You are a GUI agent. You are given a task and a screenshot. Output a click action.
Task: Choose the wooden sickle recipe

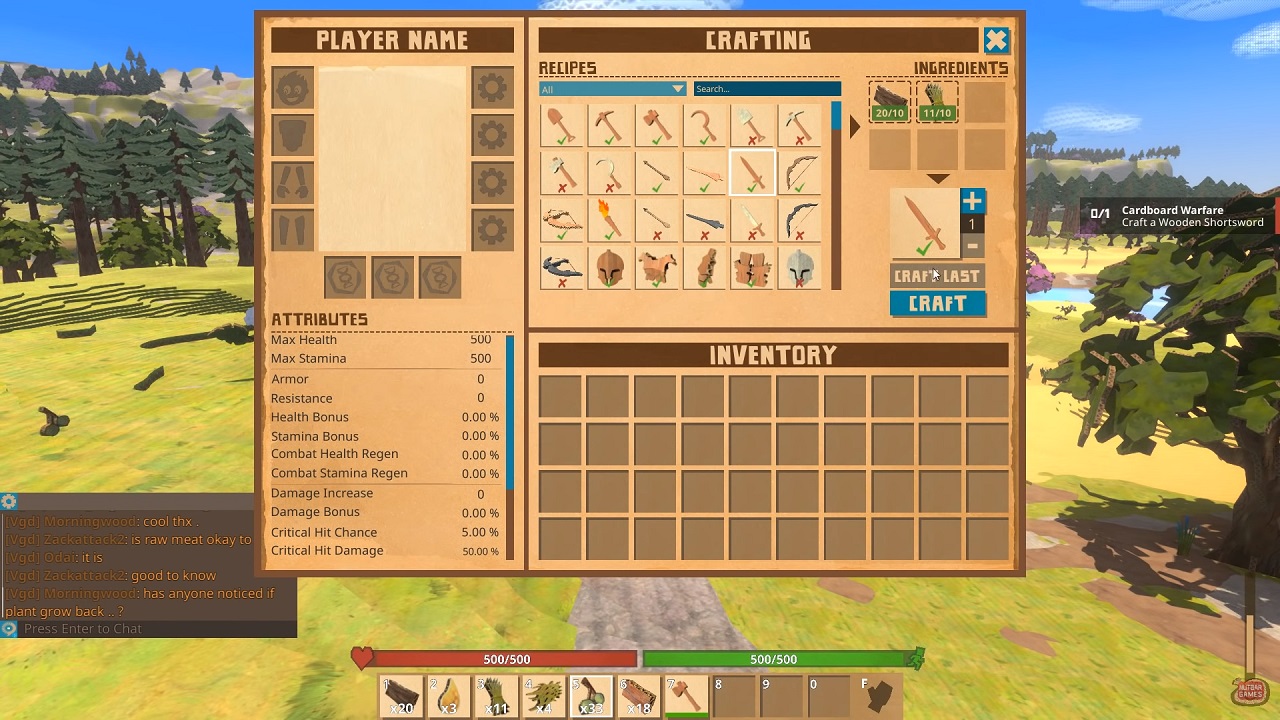point(705,126)
